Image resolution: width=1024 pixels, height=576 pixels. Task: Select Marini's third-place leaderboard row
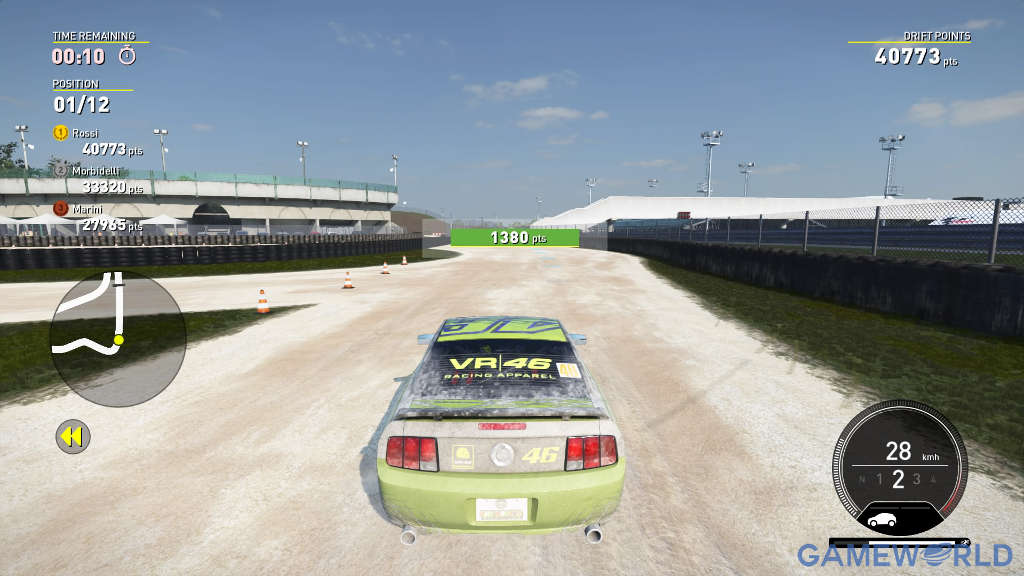[x=98, y=217]
